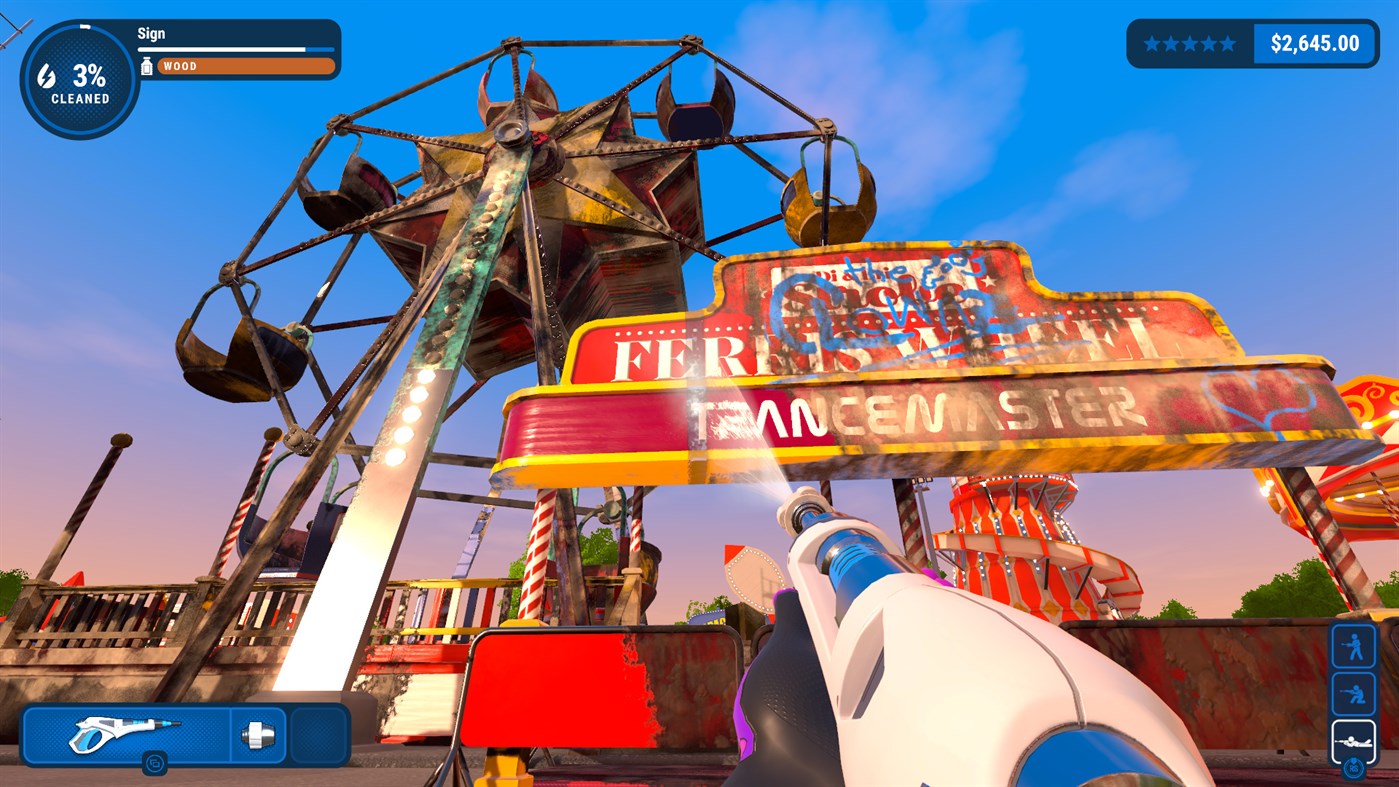Screen dimensions: 1399x787
Task: Click the Sign progress bar
Action: 236,48
